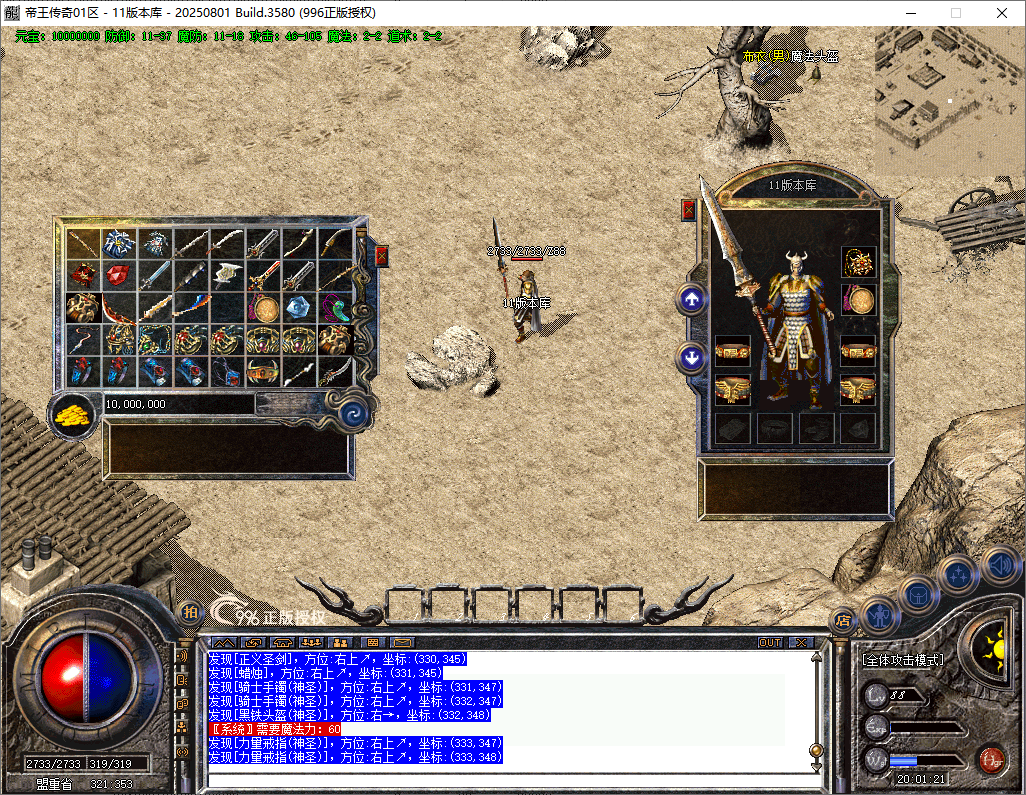Click the blue down arrow on the character panel
1026x795 pixels.
(692, 357)
